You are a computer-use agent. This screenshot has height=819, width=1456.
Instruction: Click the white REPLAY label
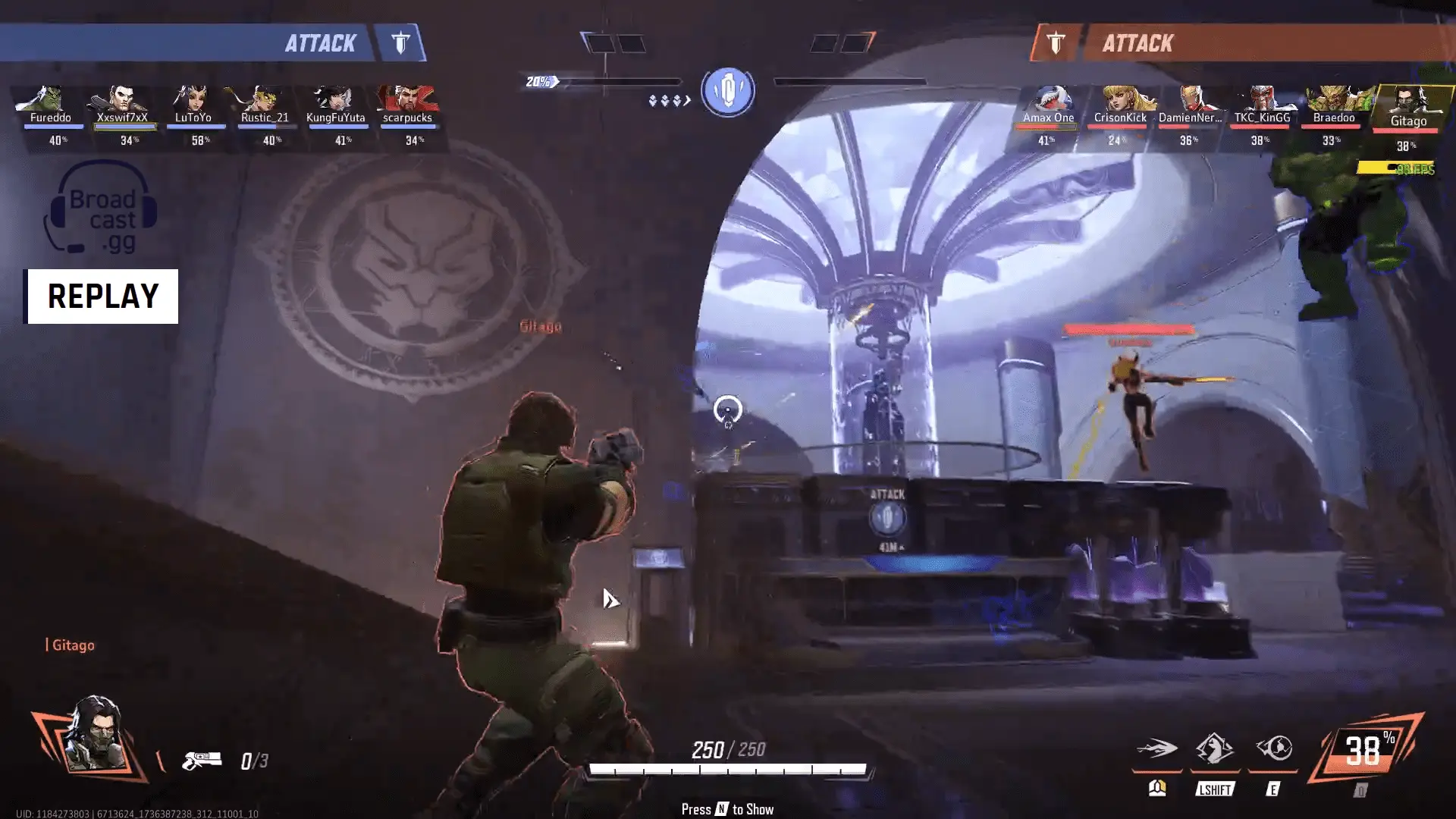pos(103,297)
